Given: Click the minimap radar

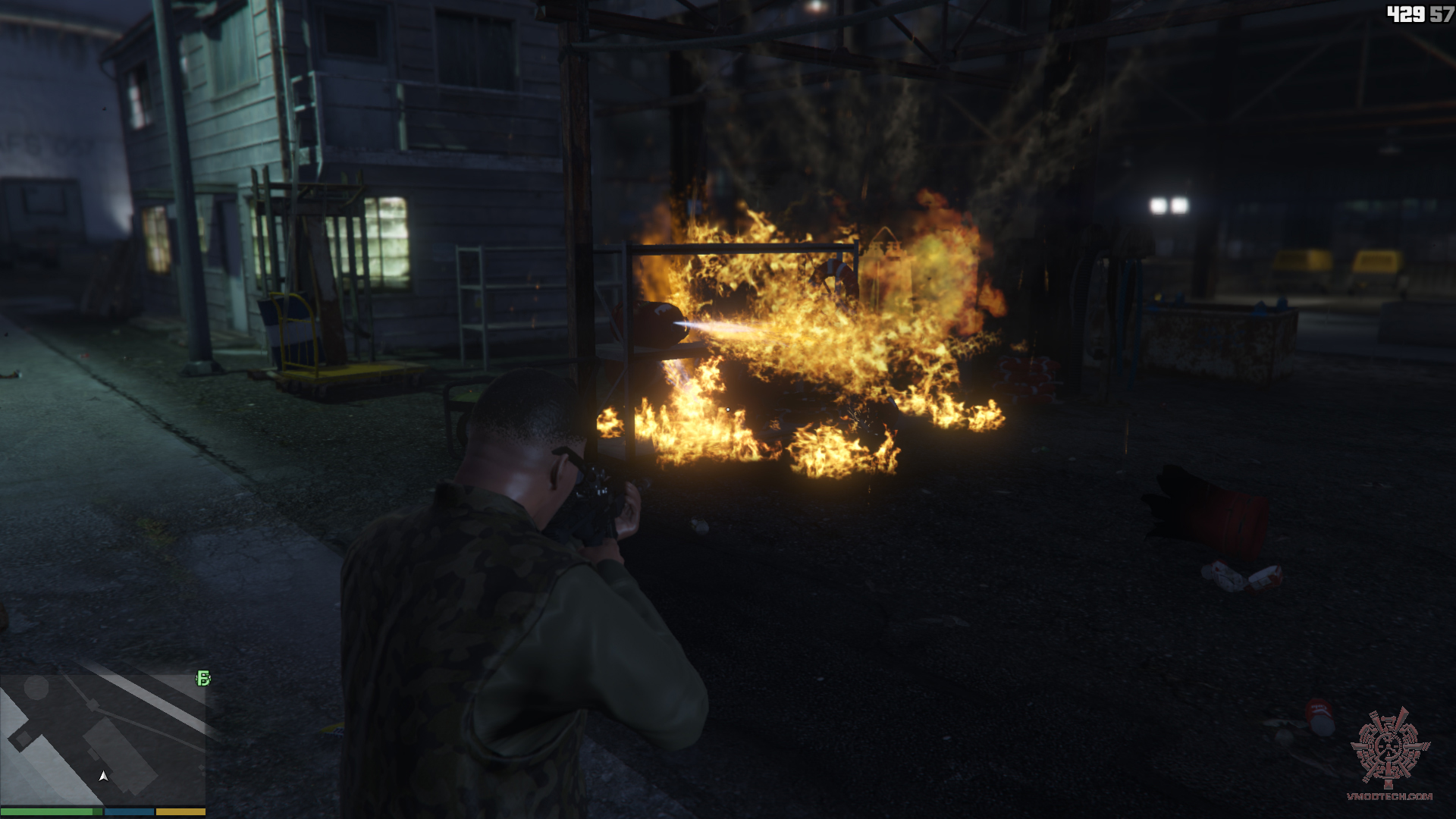Looking at the screenshot, I should click(x=103, y=739).
